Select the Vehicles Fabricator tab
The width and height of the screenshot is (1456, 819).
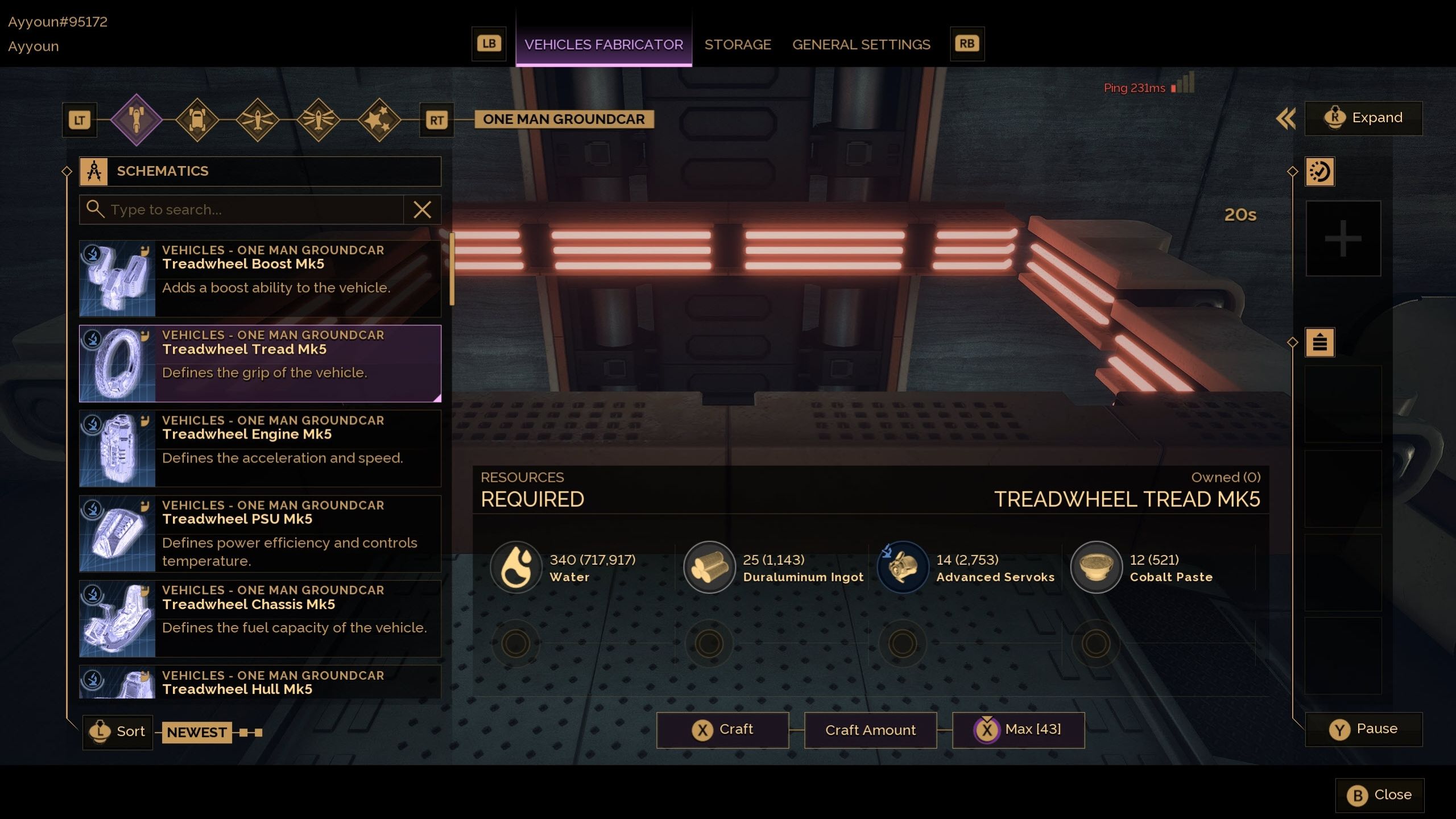coord(603,44)
